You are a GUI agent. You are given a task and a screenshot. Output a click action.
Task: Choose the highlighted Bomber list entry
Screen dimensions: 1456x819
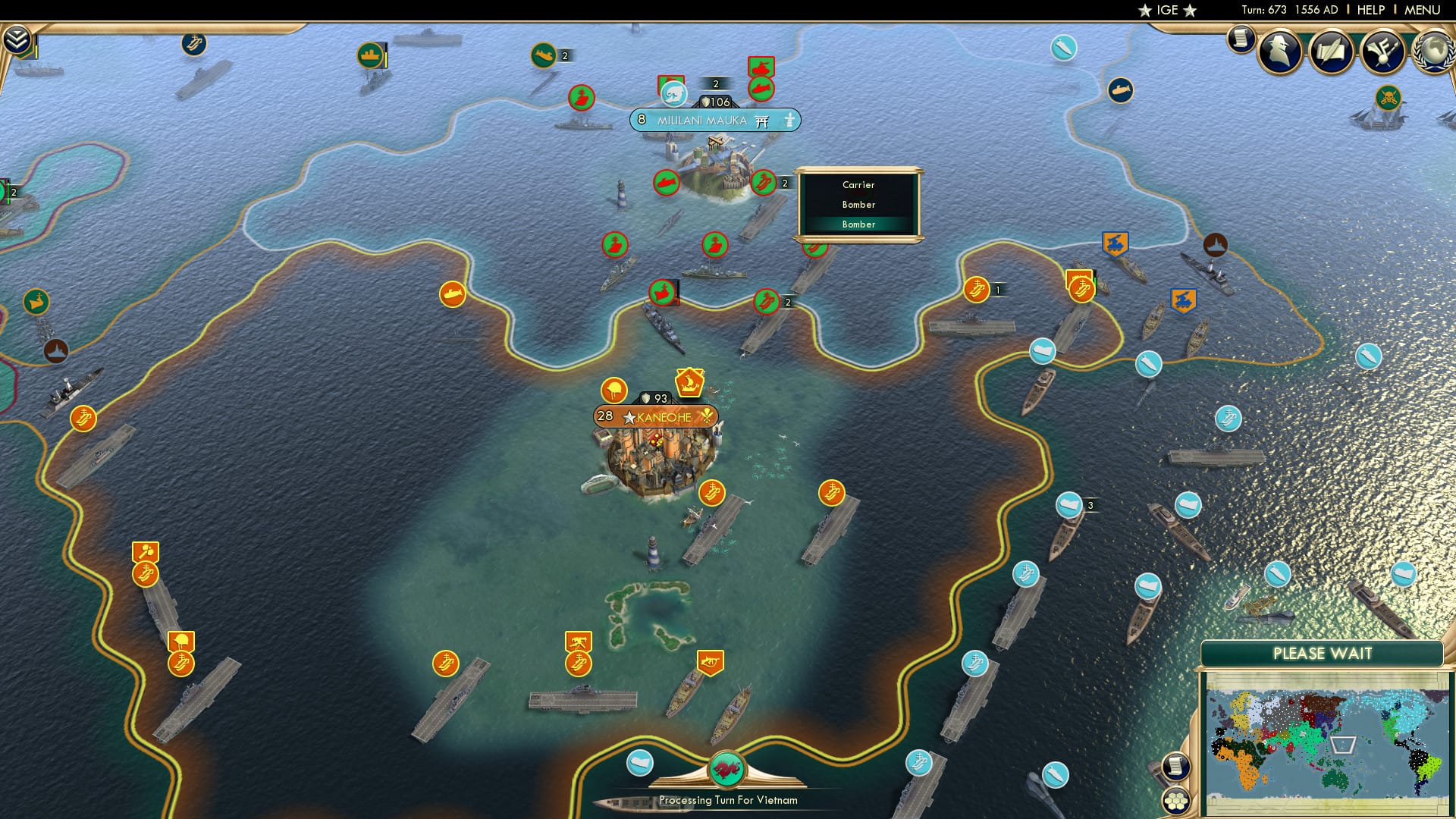[x=858, y=224]
